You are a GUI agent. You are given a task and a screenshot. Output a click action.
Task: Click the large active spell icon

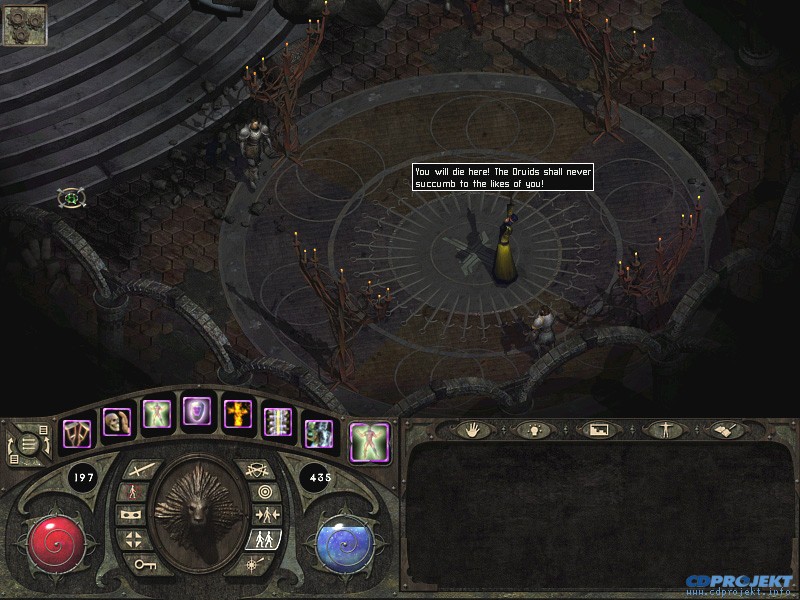click(369, 443)
